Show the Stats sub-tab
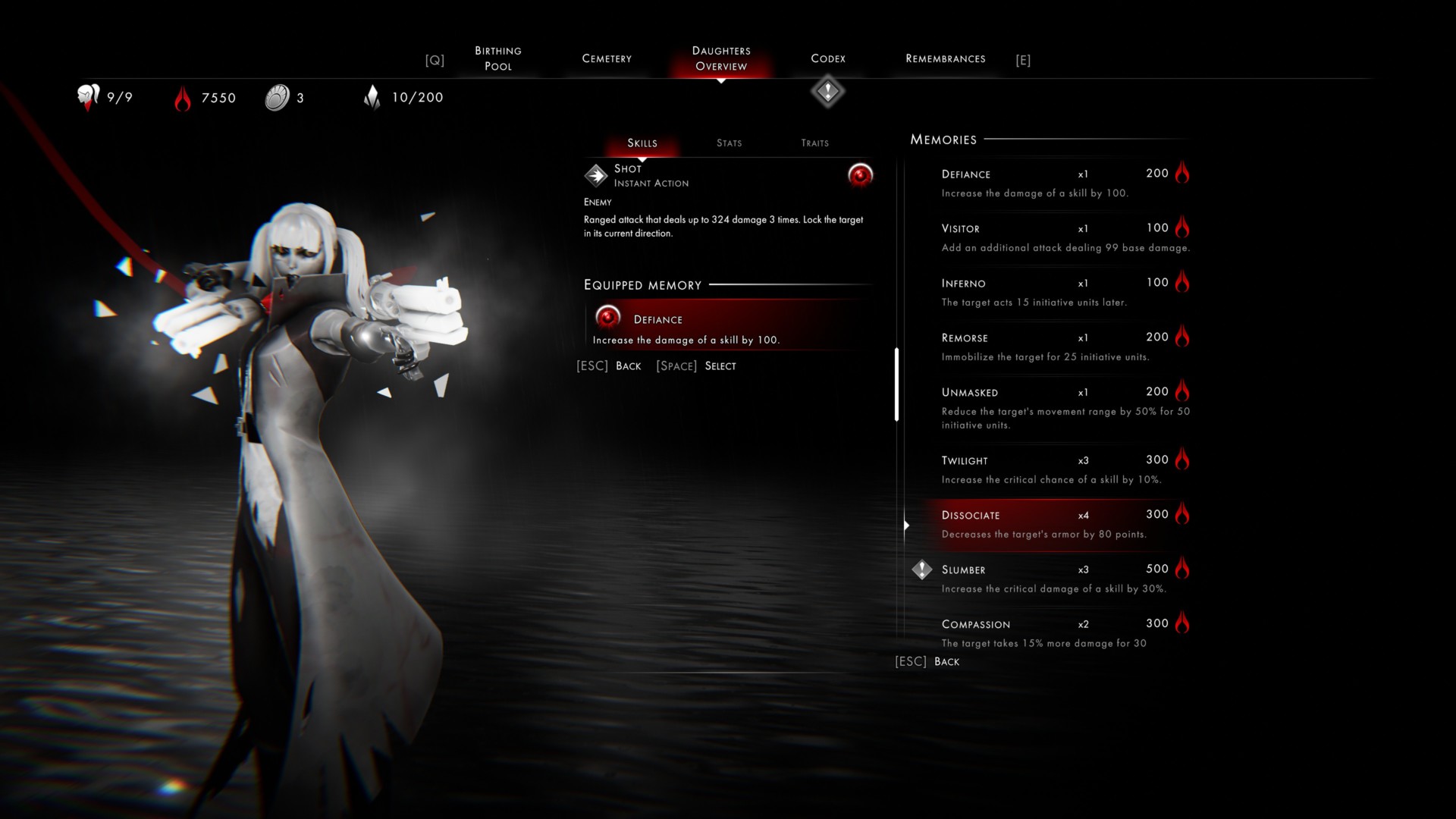The image size is (1456, 819). (730, 143)
